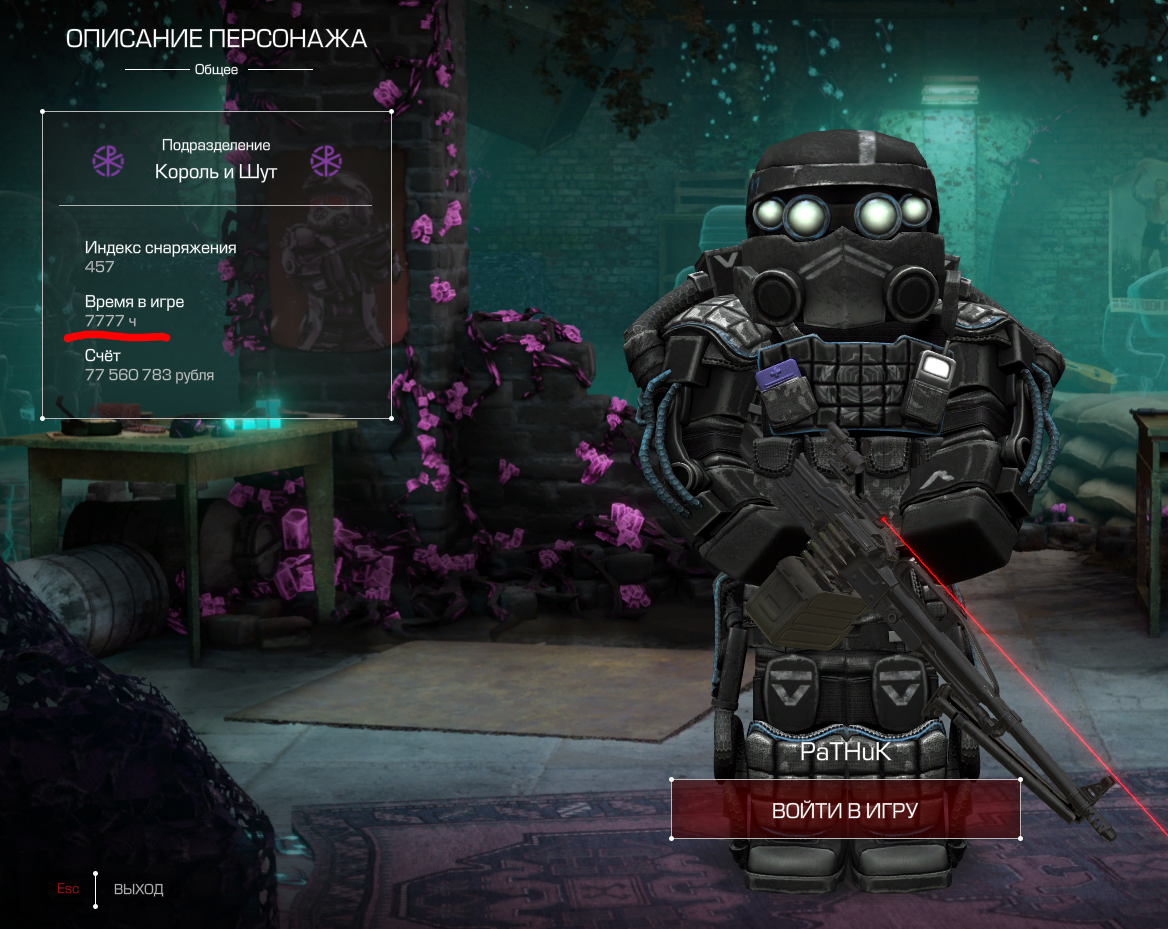The height and width of the screenshot is (929, 1168).
Task: Click the ВОЙТИ В ИГРУ button
Action: (845, 810)
